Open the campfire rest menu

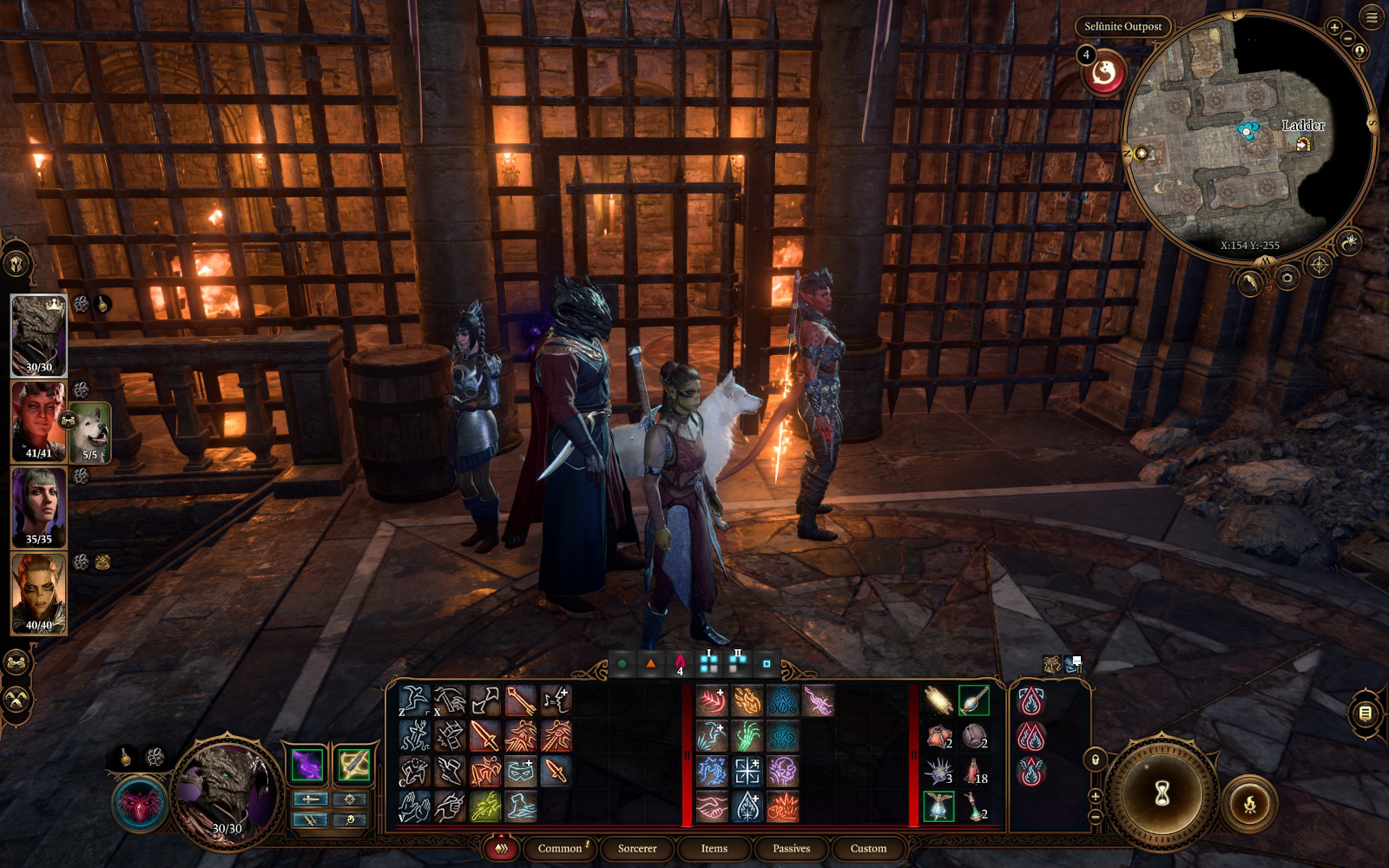tap(1249, 806)
